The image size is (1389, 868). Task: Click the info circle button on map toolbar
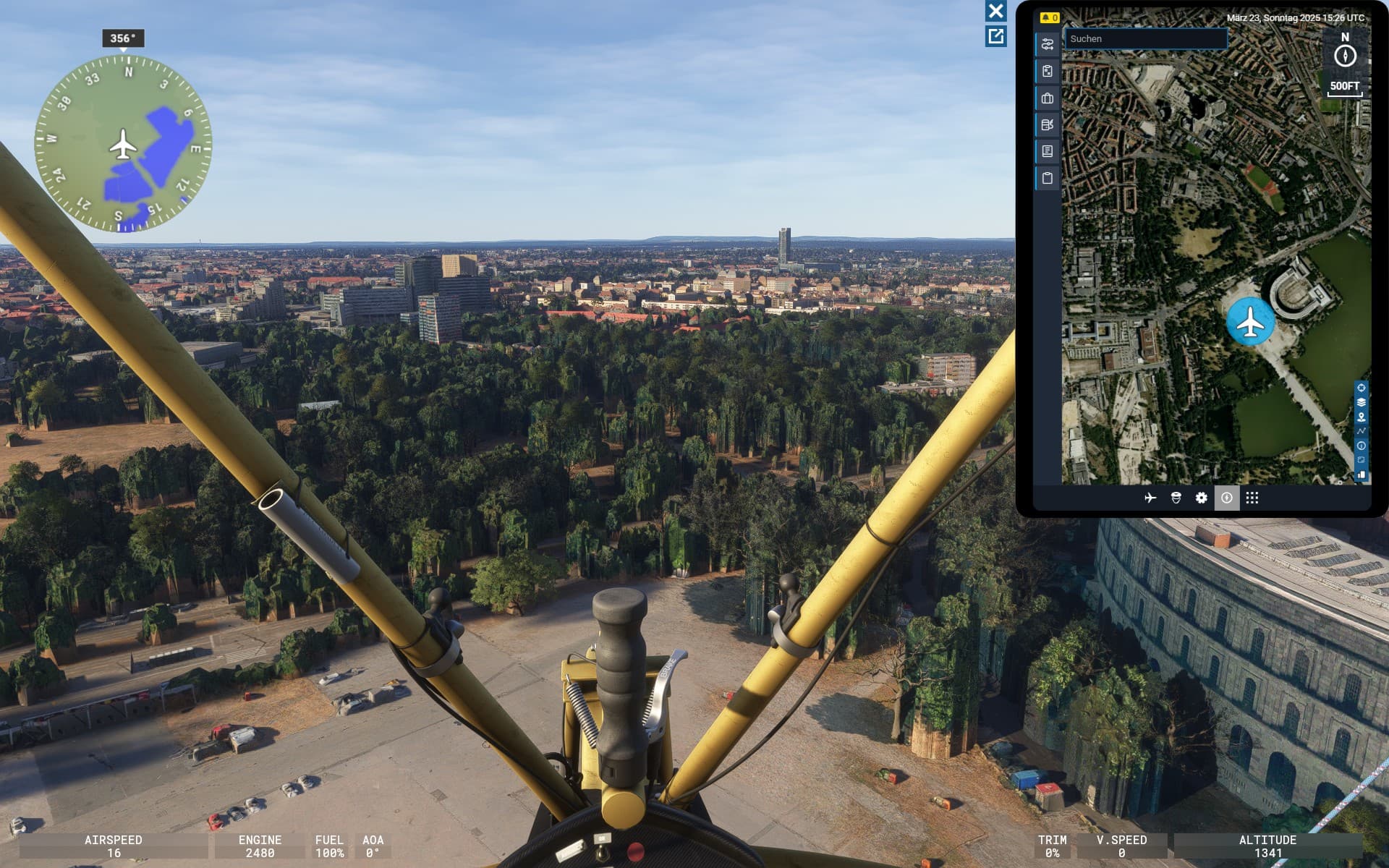[1361, 446]
